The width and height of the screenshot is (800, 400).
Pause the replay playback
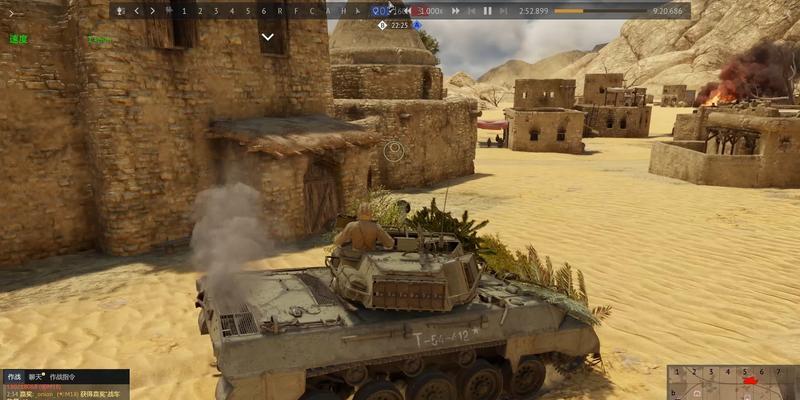(487, 11)
